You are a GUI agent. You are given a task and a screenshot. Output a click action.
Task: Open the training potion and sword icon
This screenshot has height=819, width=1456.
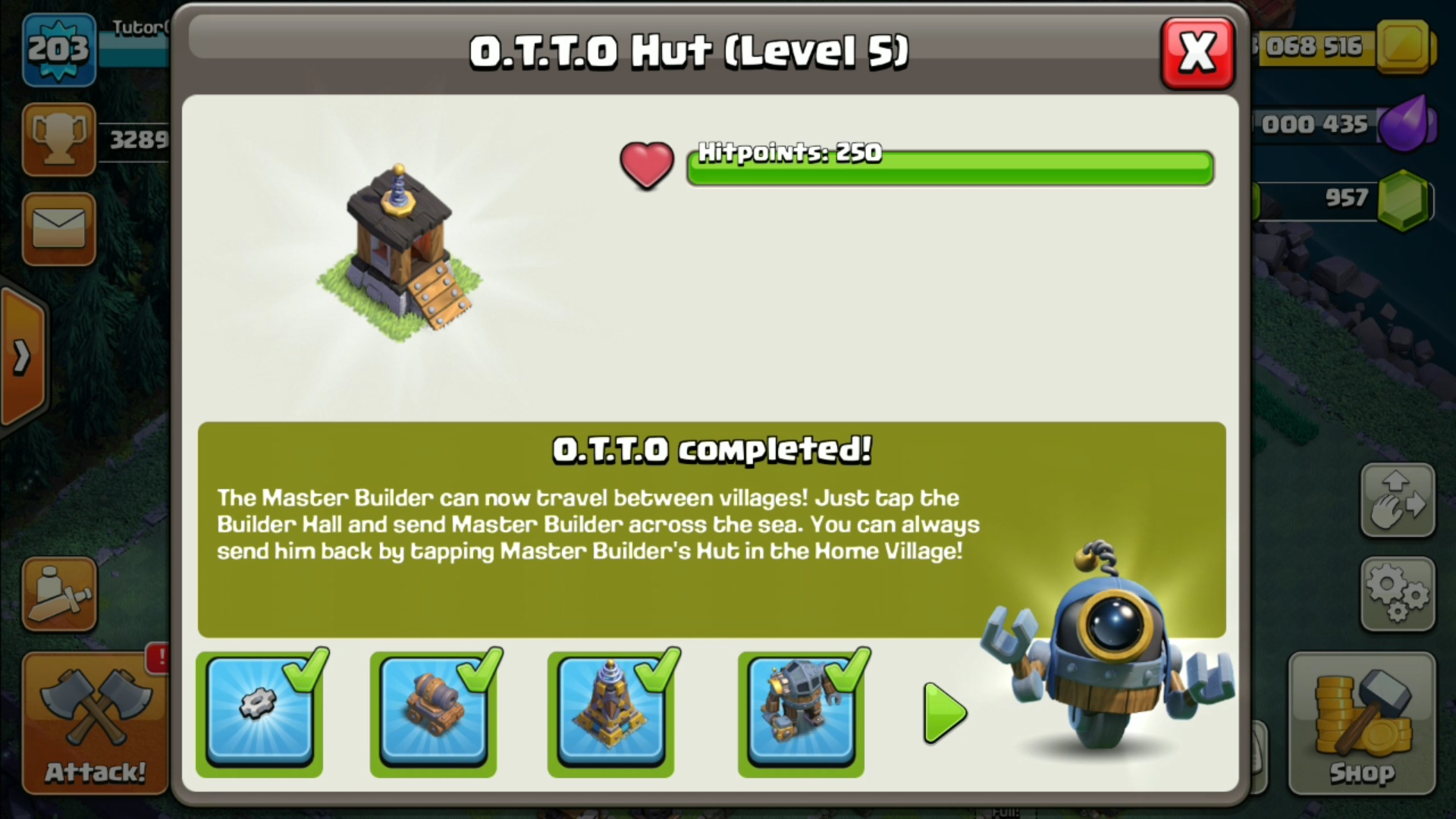point(59,594)
